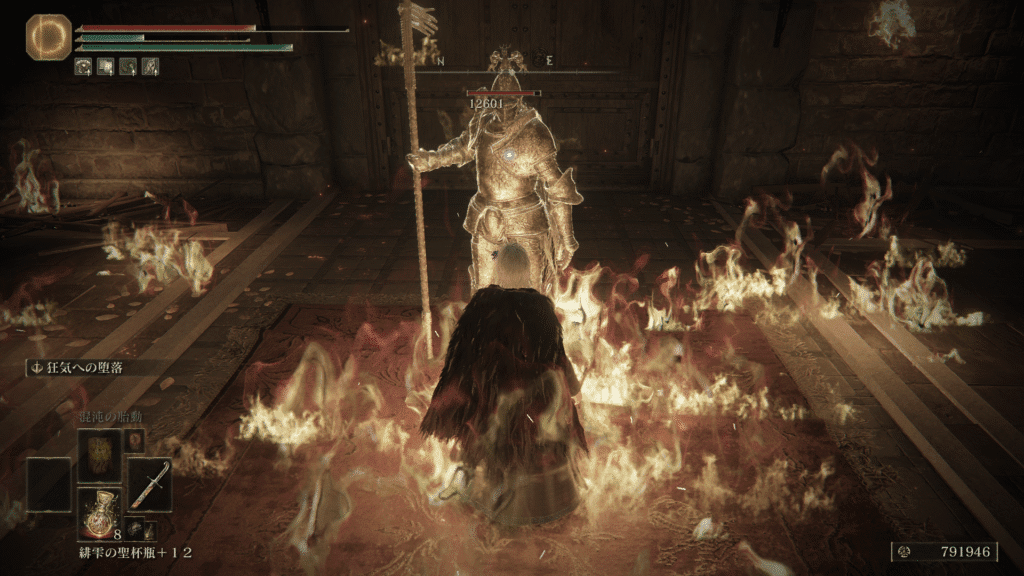The width and height of the screenshot is (1024, 576).
Task: Select the small next-spell icon beside the spell slot
Action: 135,440
